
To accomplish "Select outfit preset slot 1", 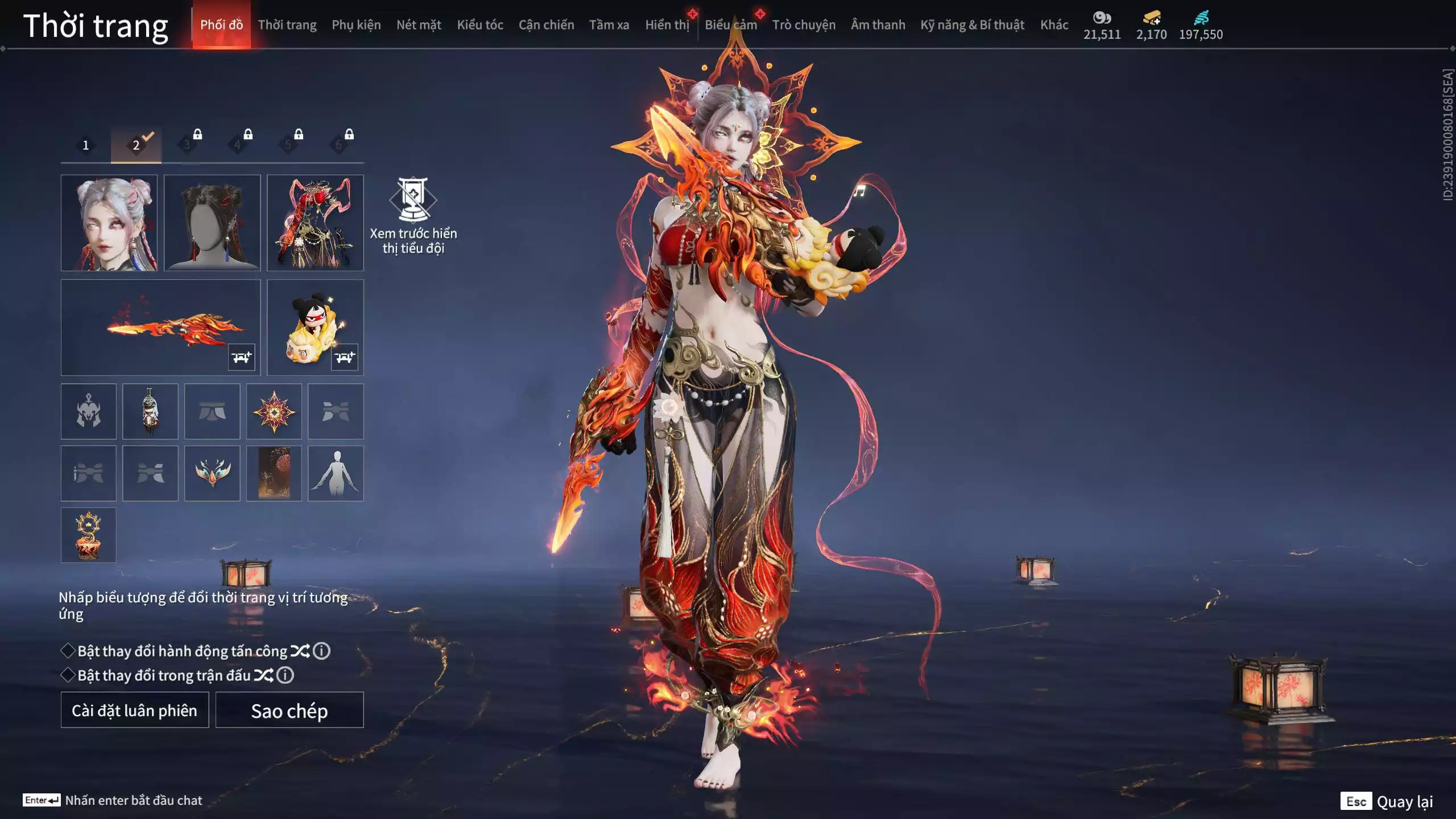I will coord(86,145).
